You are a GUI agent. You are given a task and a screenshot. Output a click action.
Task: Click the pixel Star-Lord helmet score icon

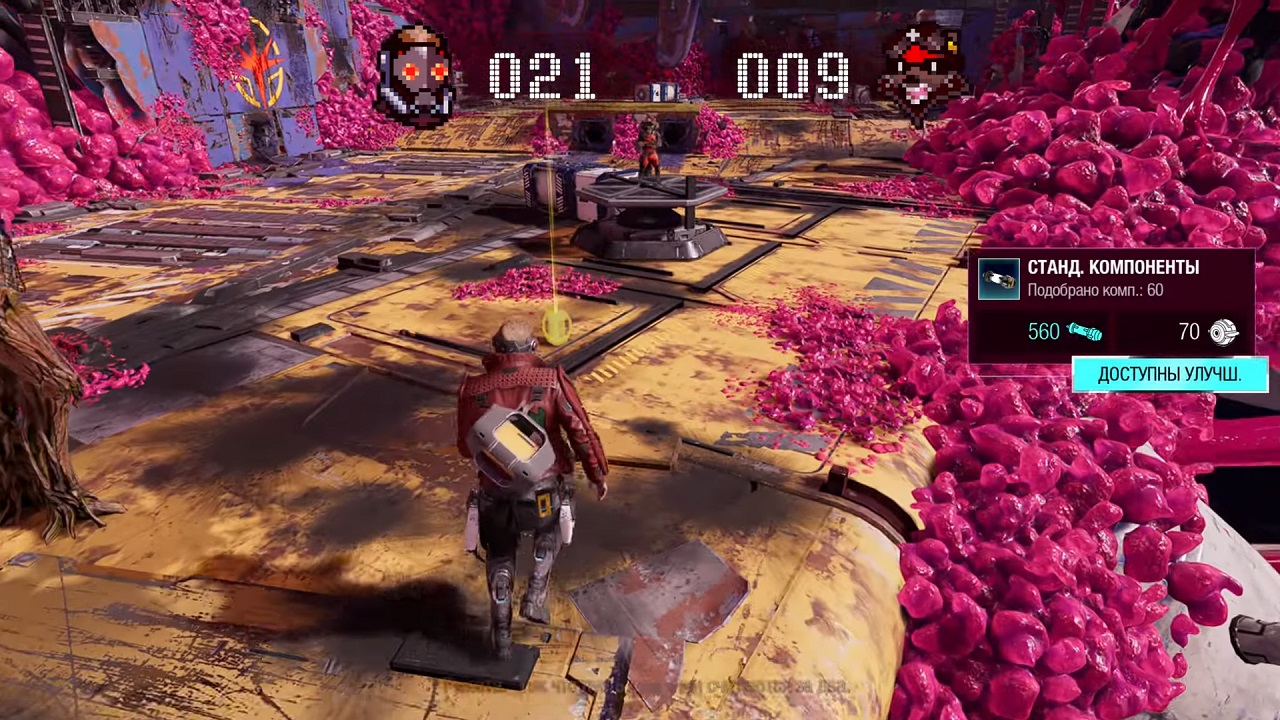point(416,76)
